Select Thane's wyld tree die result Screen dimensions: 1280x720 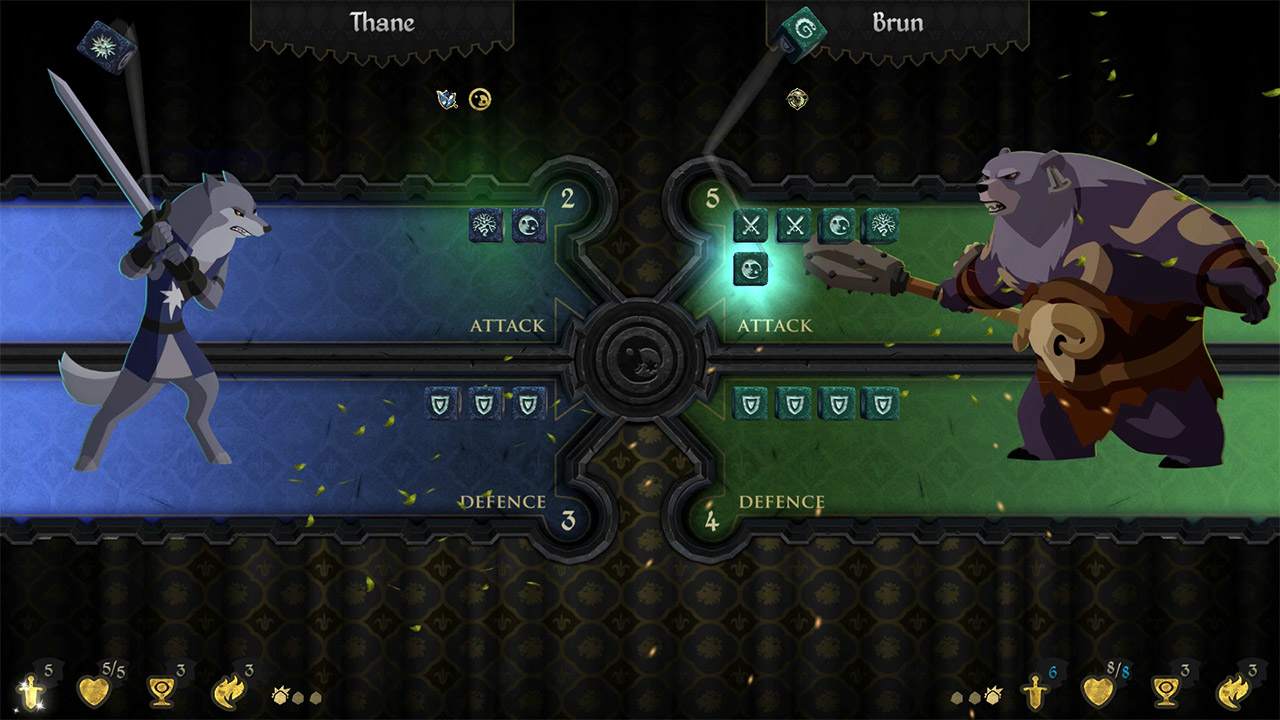pos(483,226)
